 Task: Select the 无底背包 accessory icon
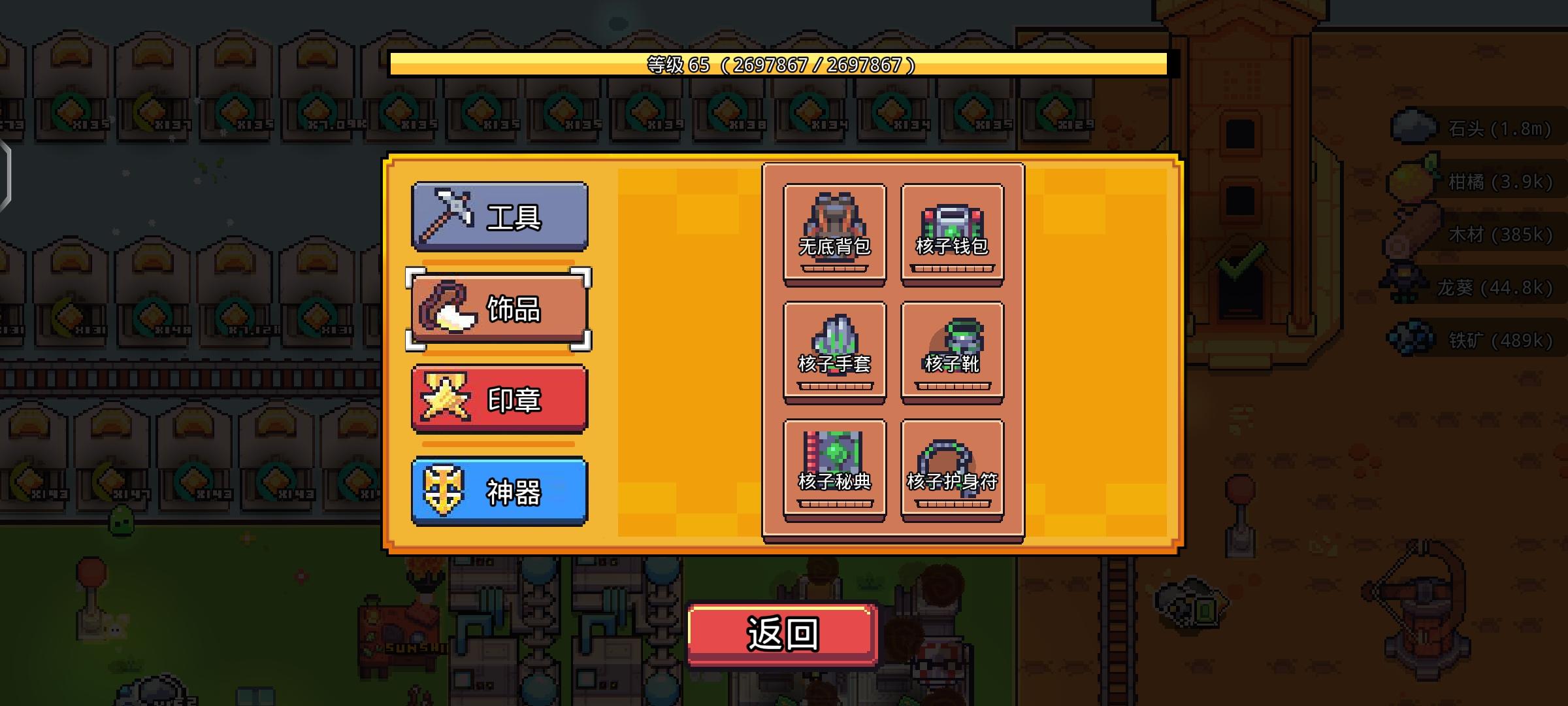pyautogui.click(x=834, y=226)
